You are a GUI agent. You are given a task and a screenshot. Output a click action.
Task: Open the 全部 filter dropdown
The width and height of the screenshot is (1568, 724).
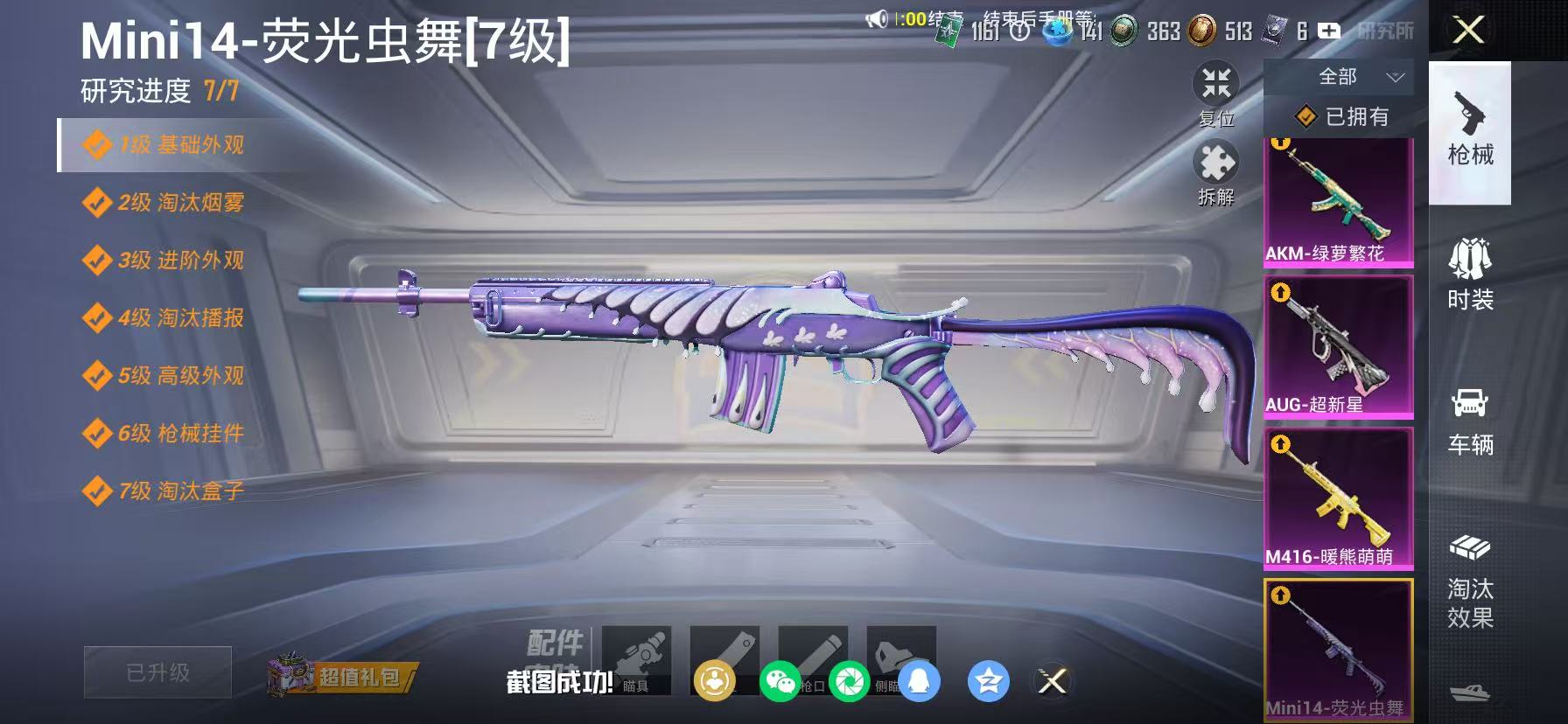[x=1347, y=77]
